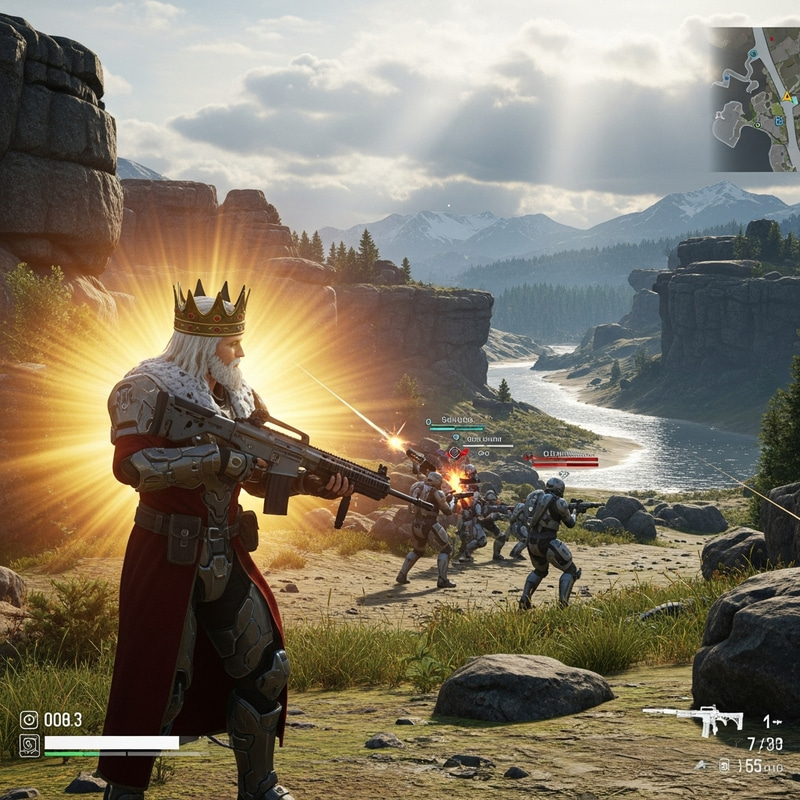Click the round icon beside 008.3
This screenshot has height=800, width=800.
pos(29,719)
